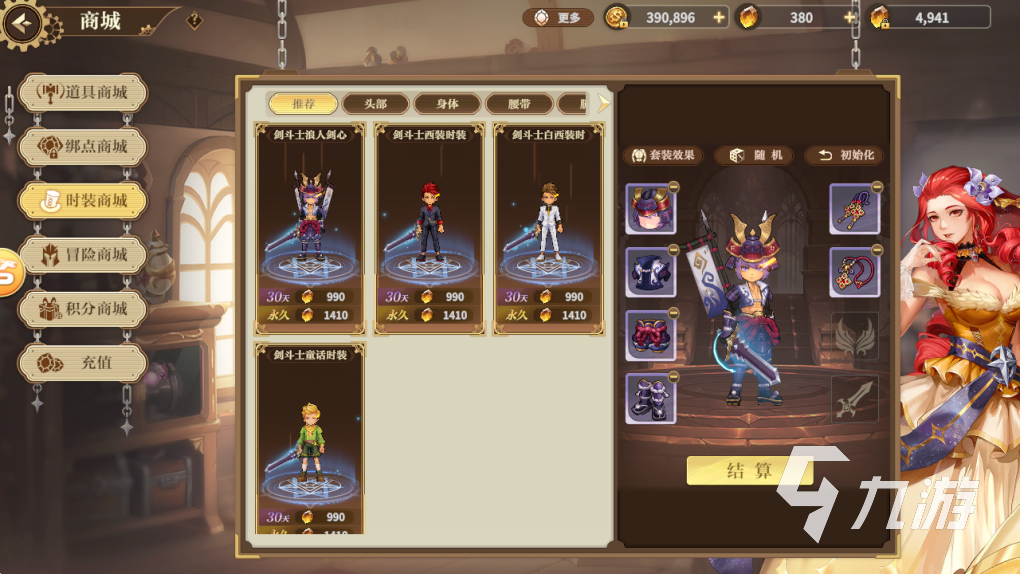Select the 时装商城 costume shop
The image size is (1020, 574).
(83, 201)
